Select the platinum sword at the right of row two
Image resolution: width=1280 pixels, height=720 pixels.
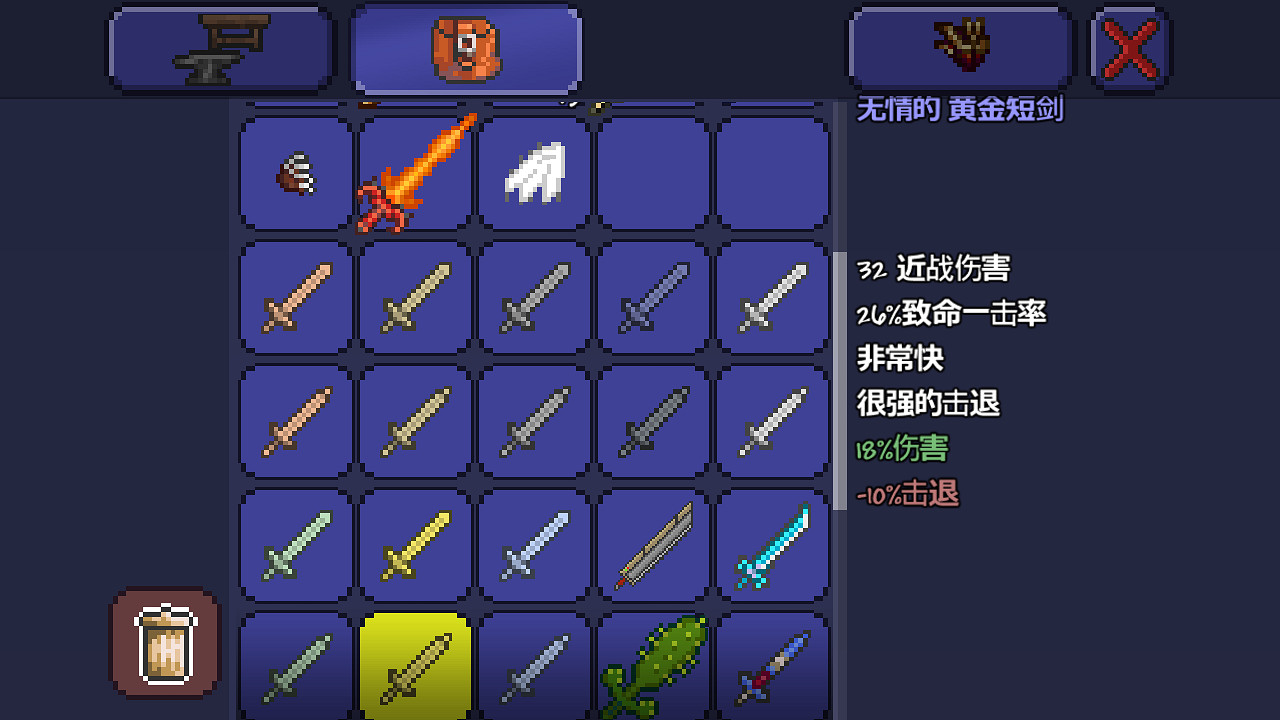(x=773, y=297)
